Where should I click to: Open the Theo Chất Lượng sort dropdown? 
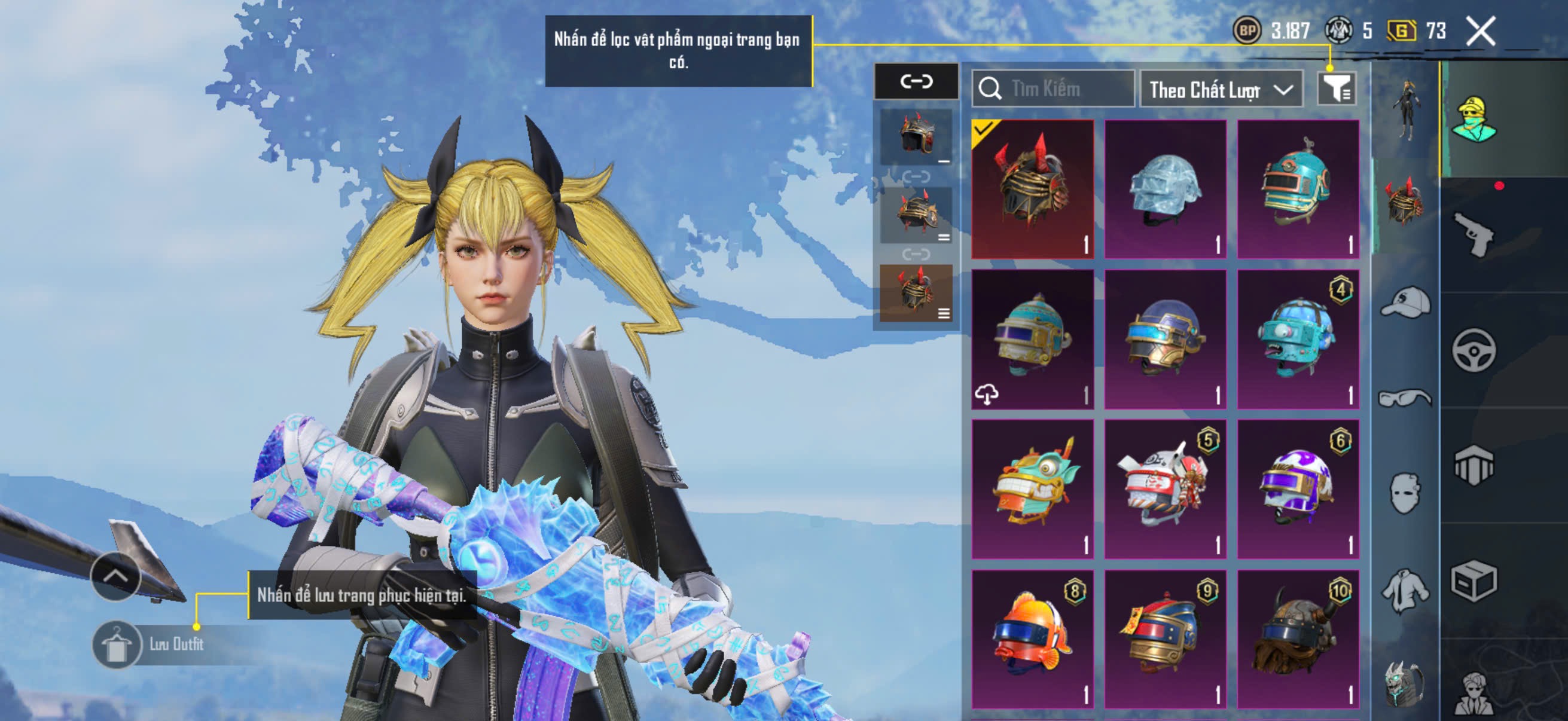pyautogui.click(x=1221, y=90)
